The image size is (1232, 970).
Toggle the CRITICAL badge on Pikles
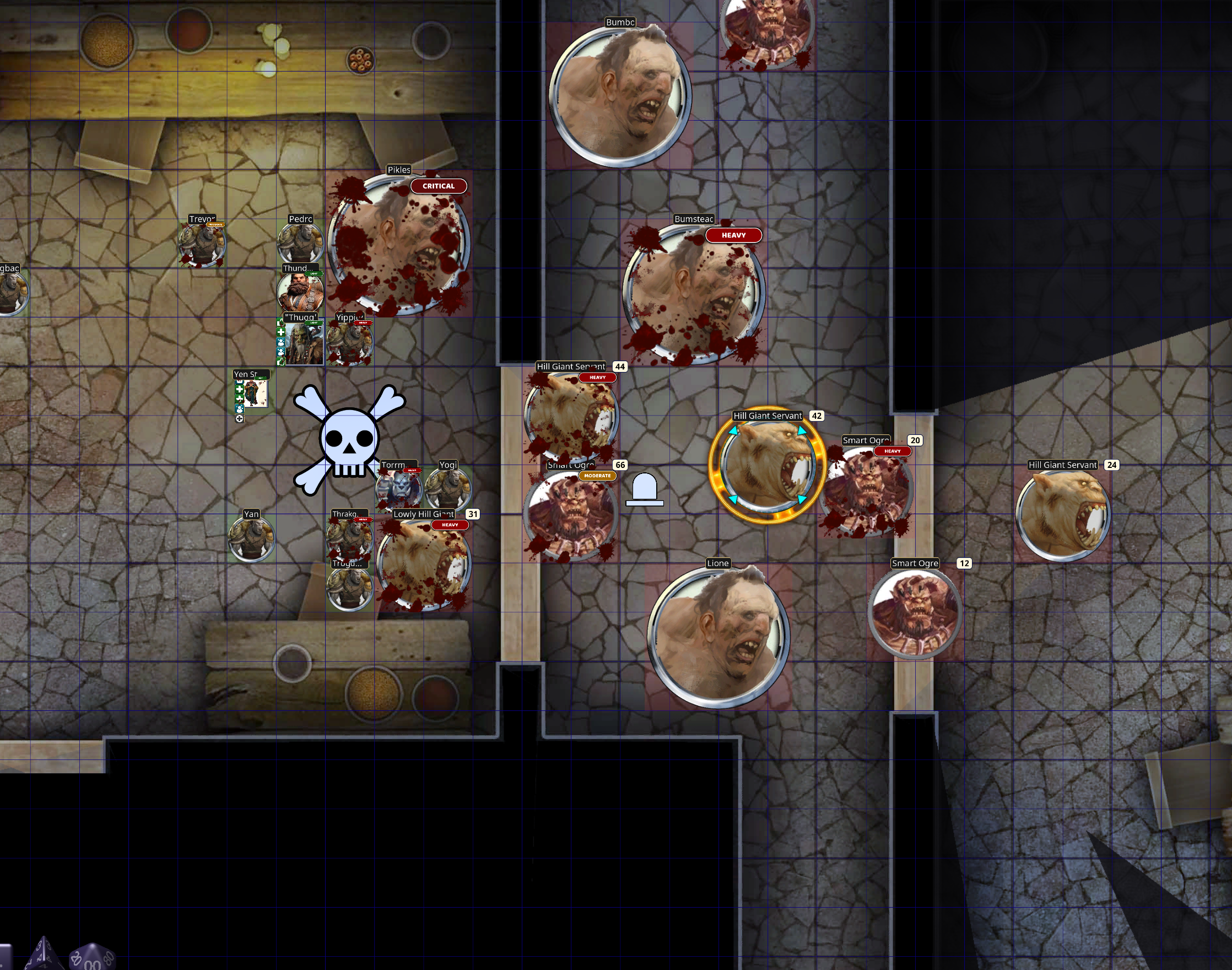point(439,186)
